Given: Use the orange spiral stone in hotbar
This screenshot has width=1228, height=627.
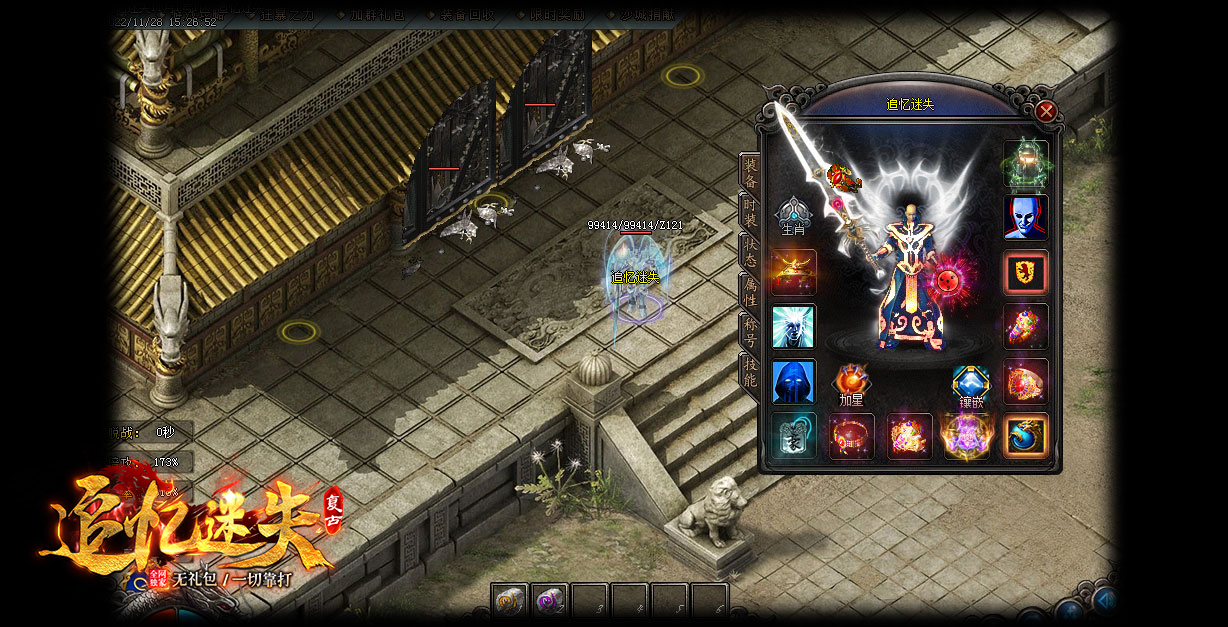Looking at the screenshot, I should [x=509, y=601].
